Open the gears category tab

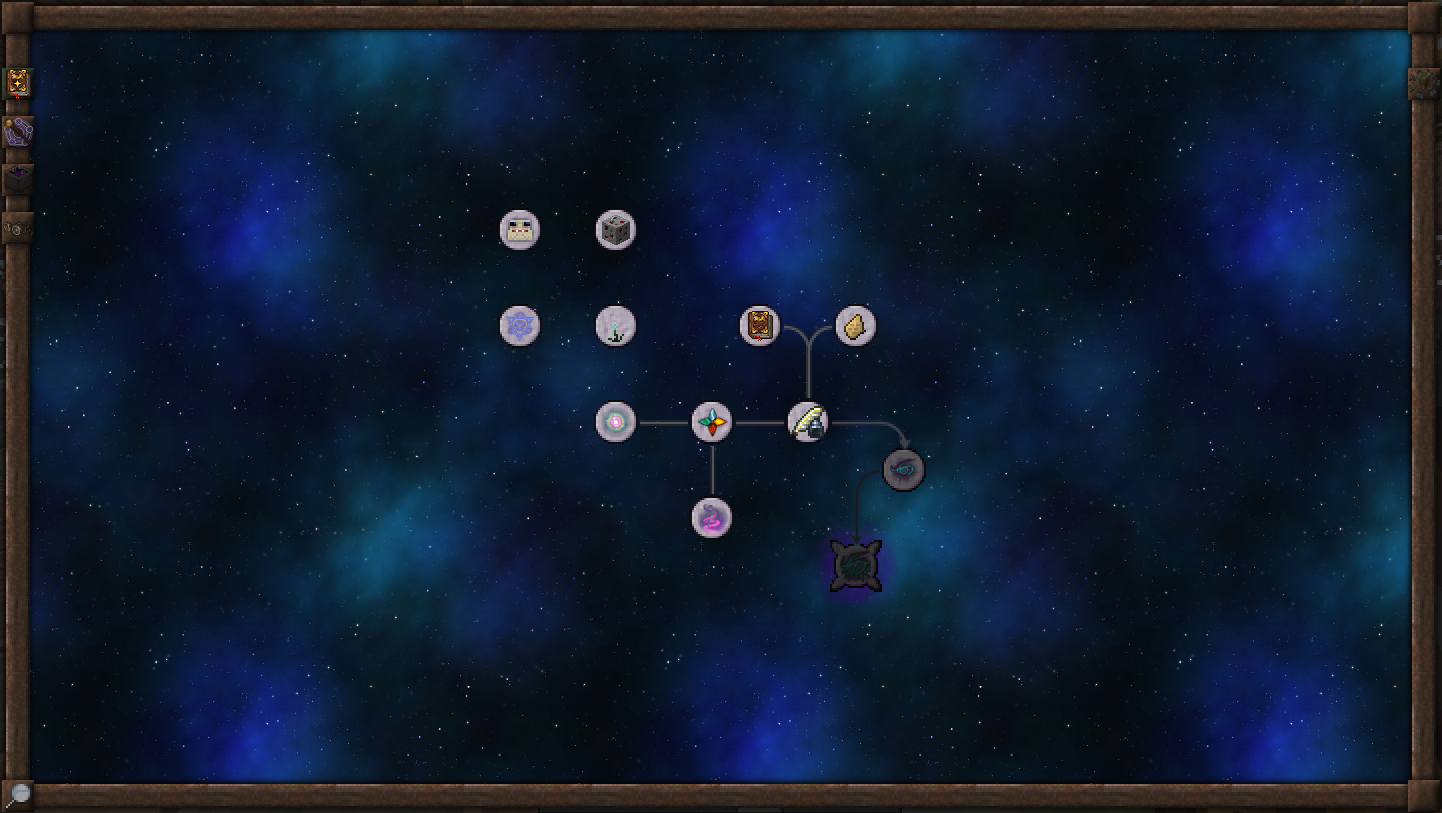tap(18, 228)
